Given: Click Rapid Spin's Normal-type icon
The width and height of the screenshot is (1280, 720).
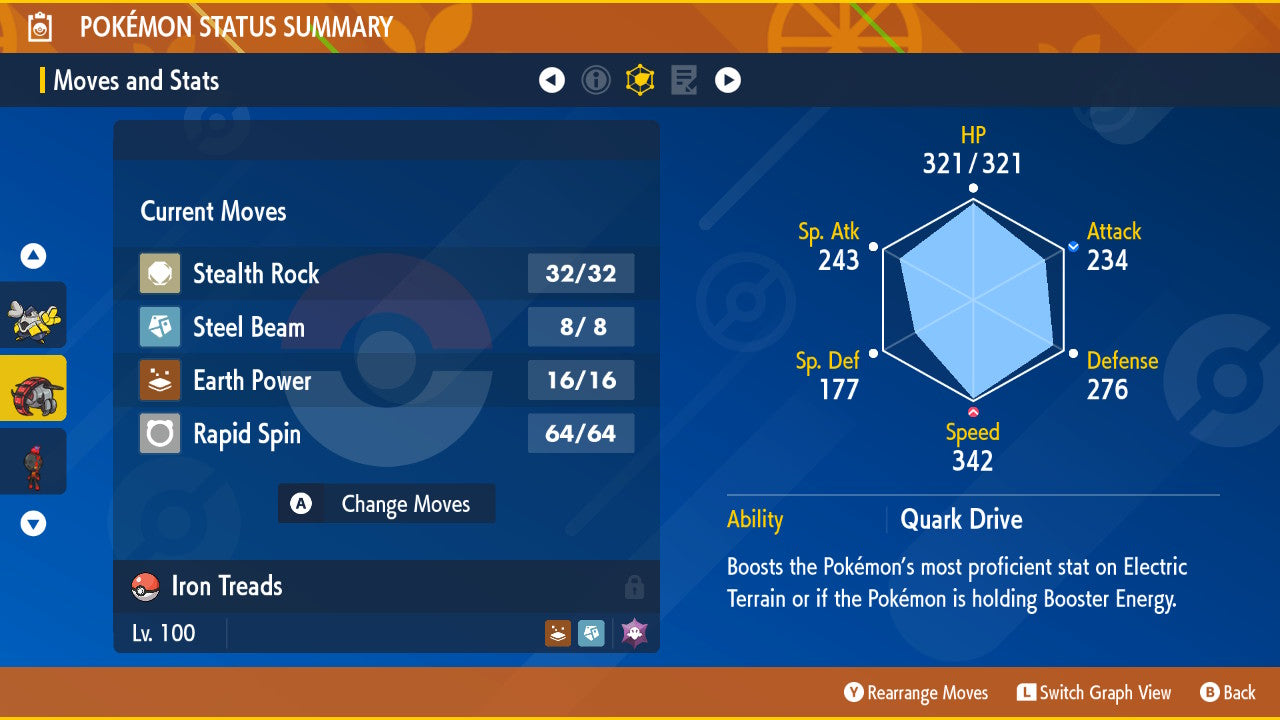Looking at the screenshot, I should tap(161, 433).
